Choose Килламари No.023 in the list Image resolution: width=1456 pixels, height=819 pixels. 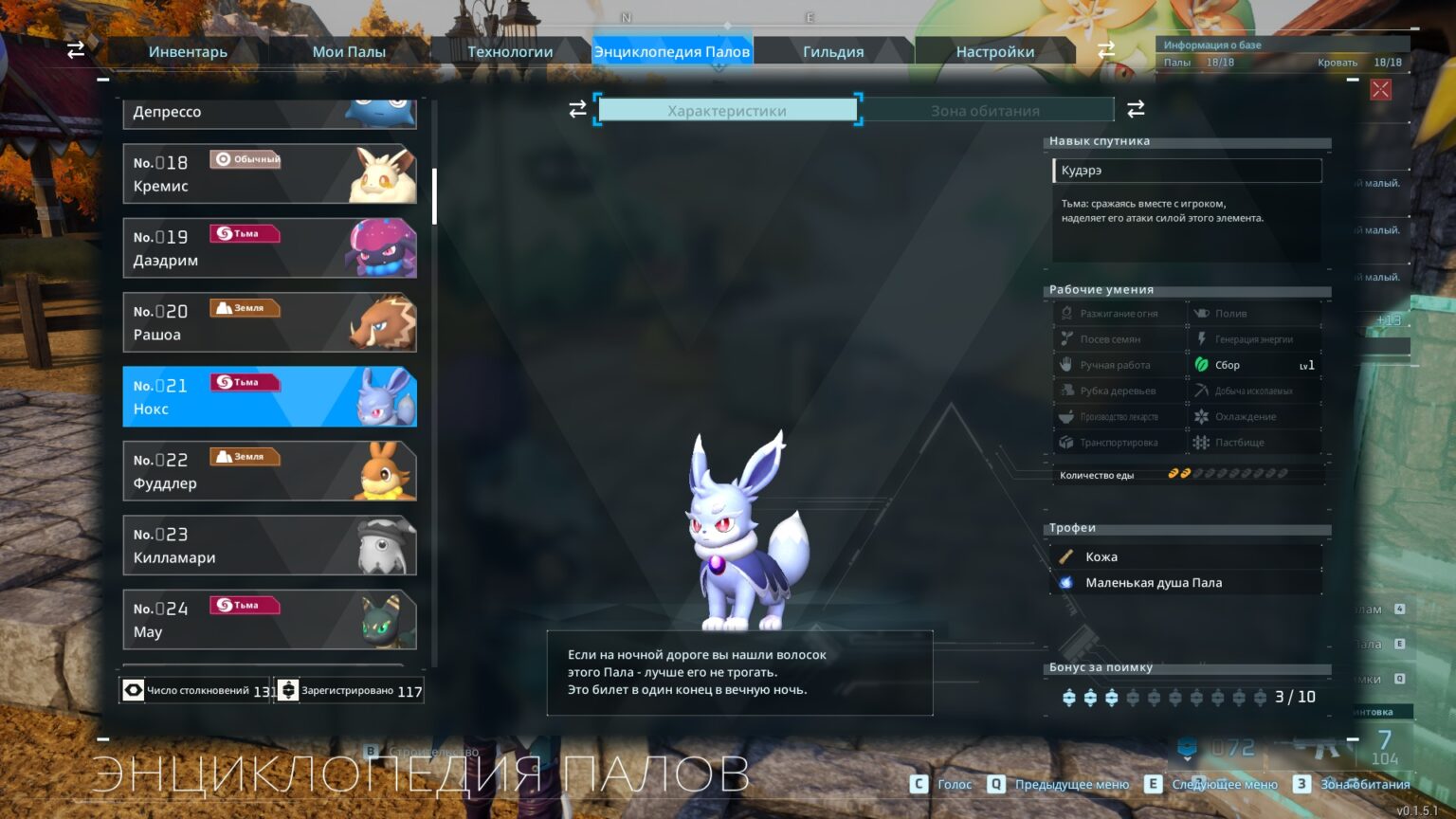click(269, 545)
